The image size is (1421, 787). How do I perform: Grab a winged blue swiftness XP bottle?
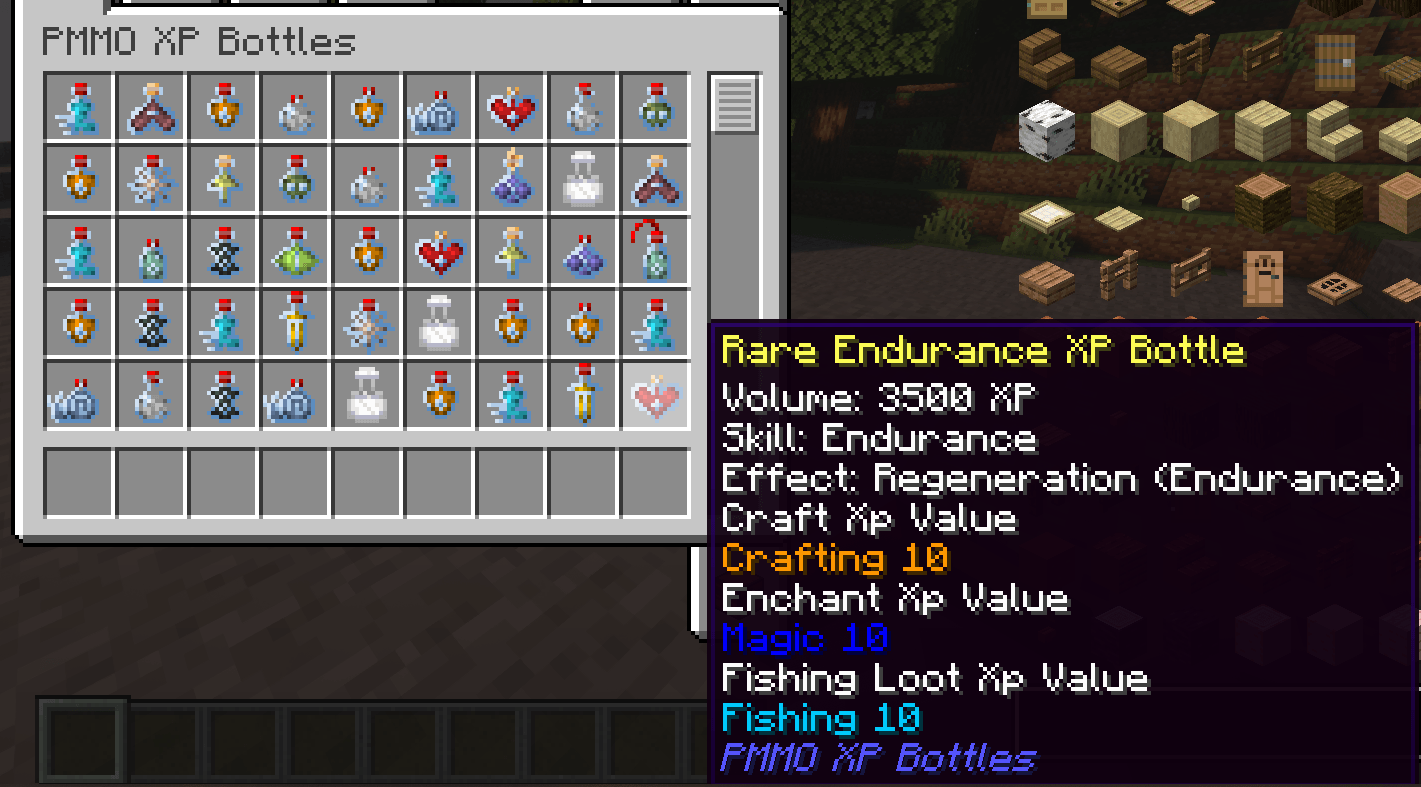pyautogui.click(x=79, y=108)
